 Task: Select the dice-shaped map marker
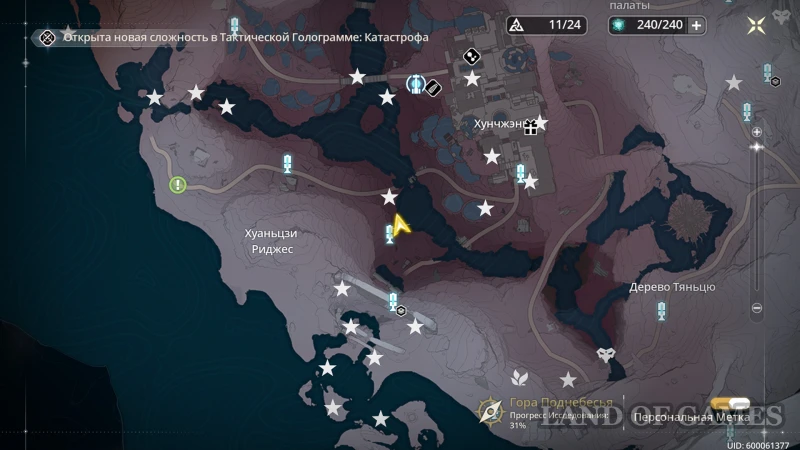[x=468, y=57]
